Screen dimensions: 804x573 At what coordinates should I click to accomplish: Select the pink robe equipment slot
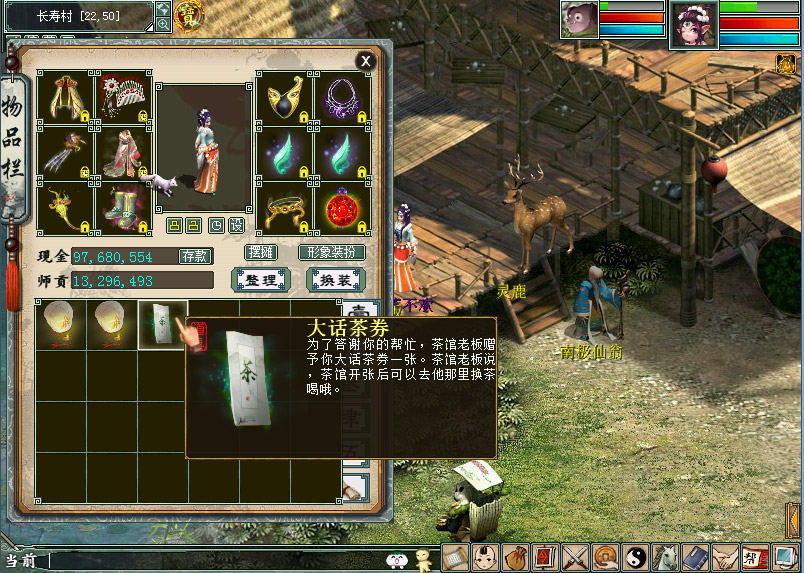(x=124, y=153)
